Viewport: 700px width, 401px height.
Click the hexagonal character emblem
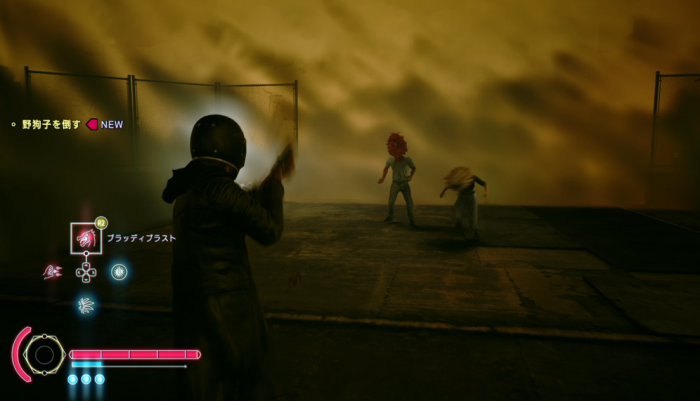[44, 354]
